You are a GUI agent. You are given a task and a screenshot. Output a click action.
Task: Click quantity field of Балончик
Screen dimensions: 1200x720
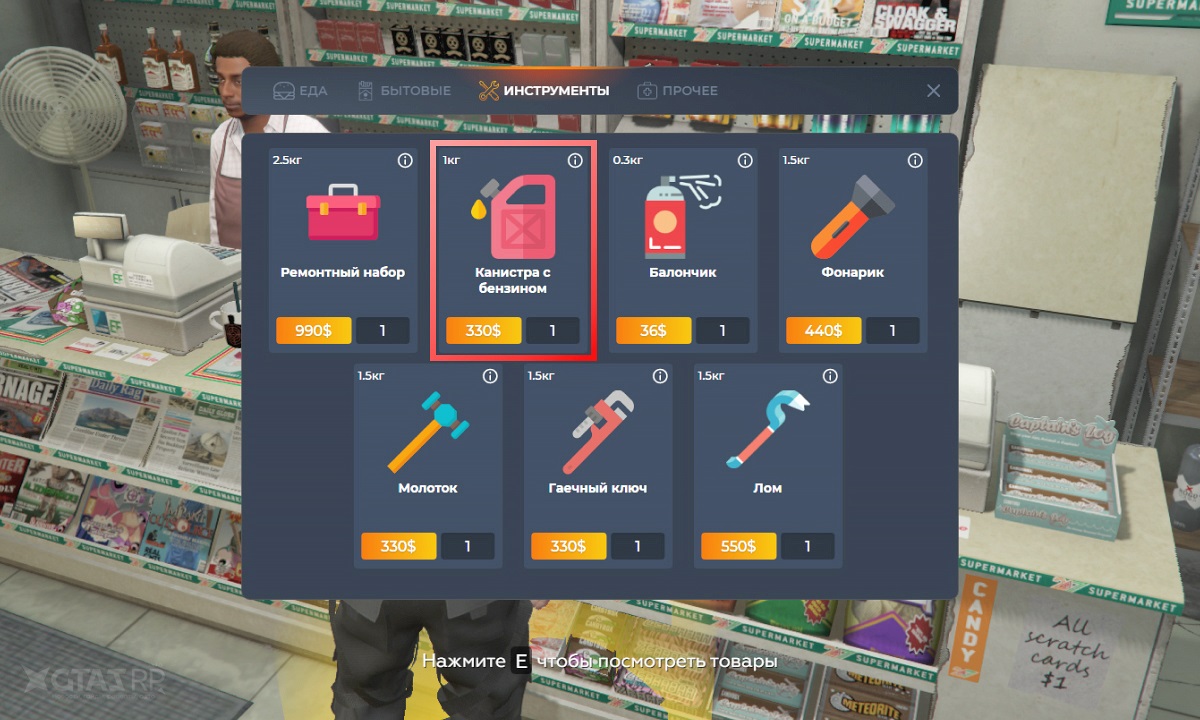click(722, 331)
